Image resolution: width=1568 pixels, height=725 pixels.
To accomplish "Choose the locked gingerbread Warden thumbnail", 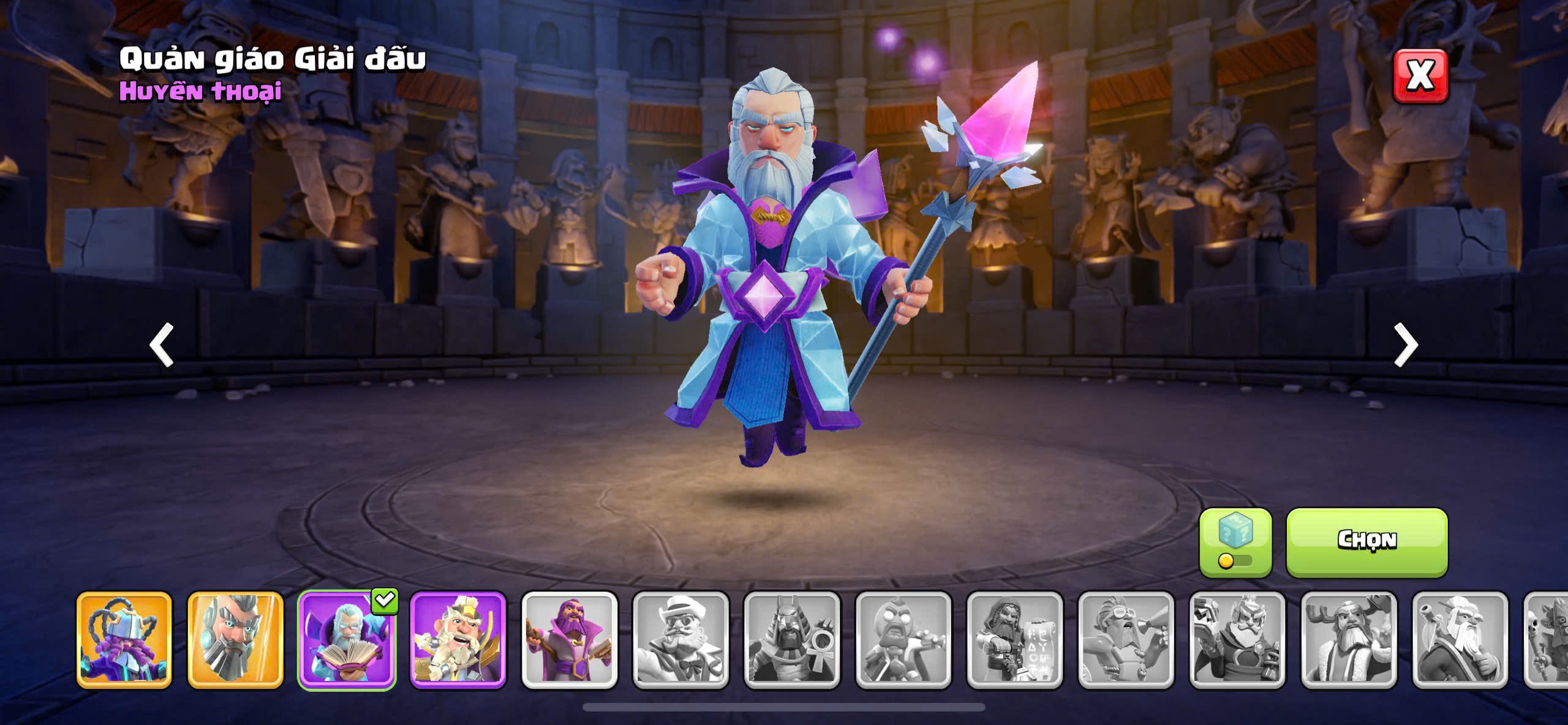I will (x=903, y=640).
